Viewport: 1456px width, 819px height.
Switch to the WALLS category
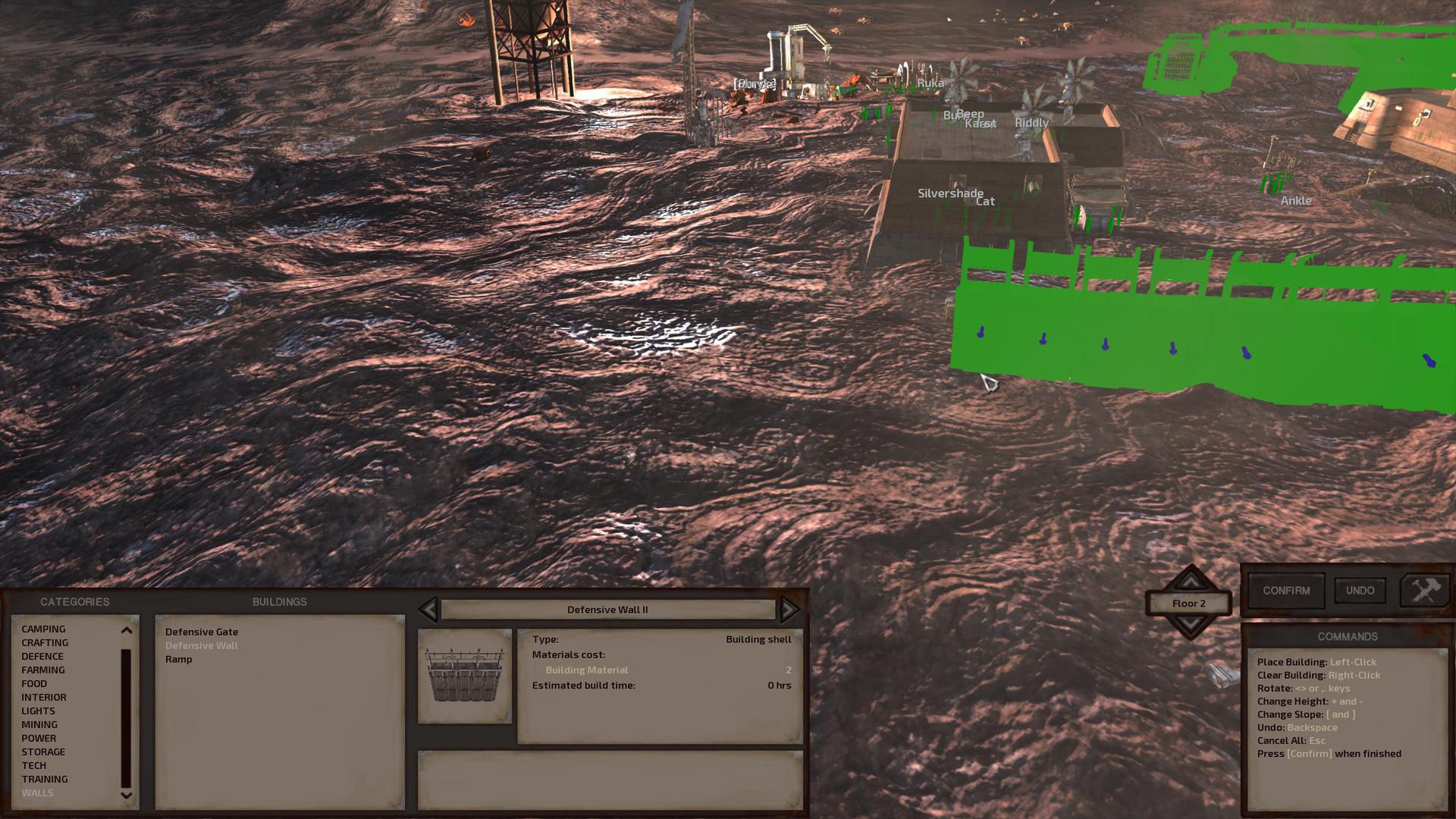coord(38,792)
